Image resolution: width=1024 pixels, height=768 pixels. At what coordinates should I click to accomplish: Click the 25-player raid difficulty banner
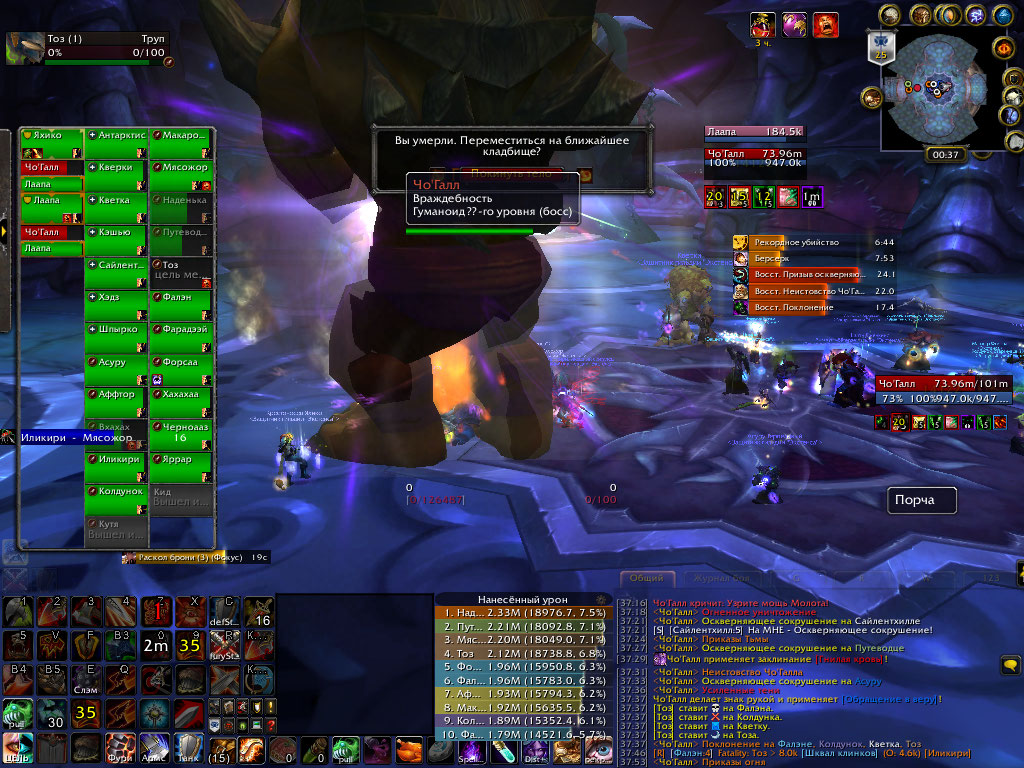881,50
